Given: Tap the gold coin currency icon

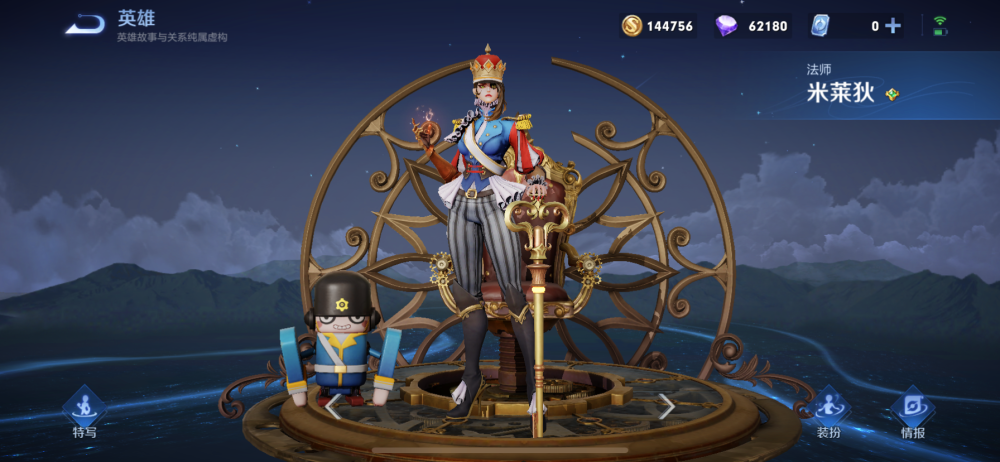Looking at the screenshot, I should pos(632,26).
